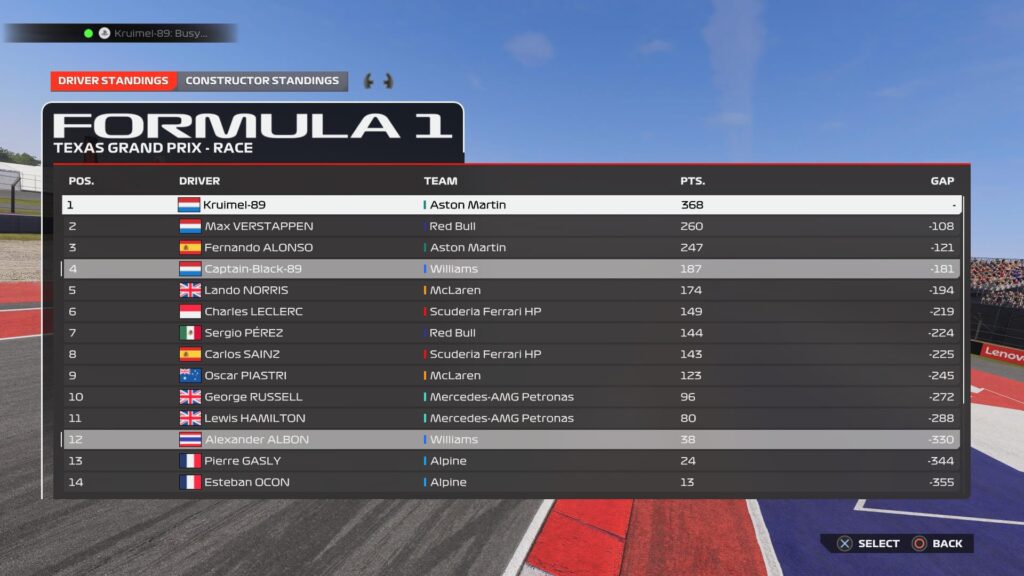Image resolution: width=1024 pixels, height=576 pixels.
Task: Choose Fernando Alonso's row
Action: pos(511,247)
